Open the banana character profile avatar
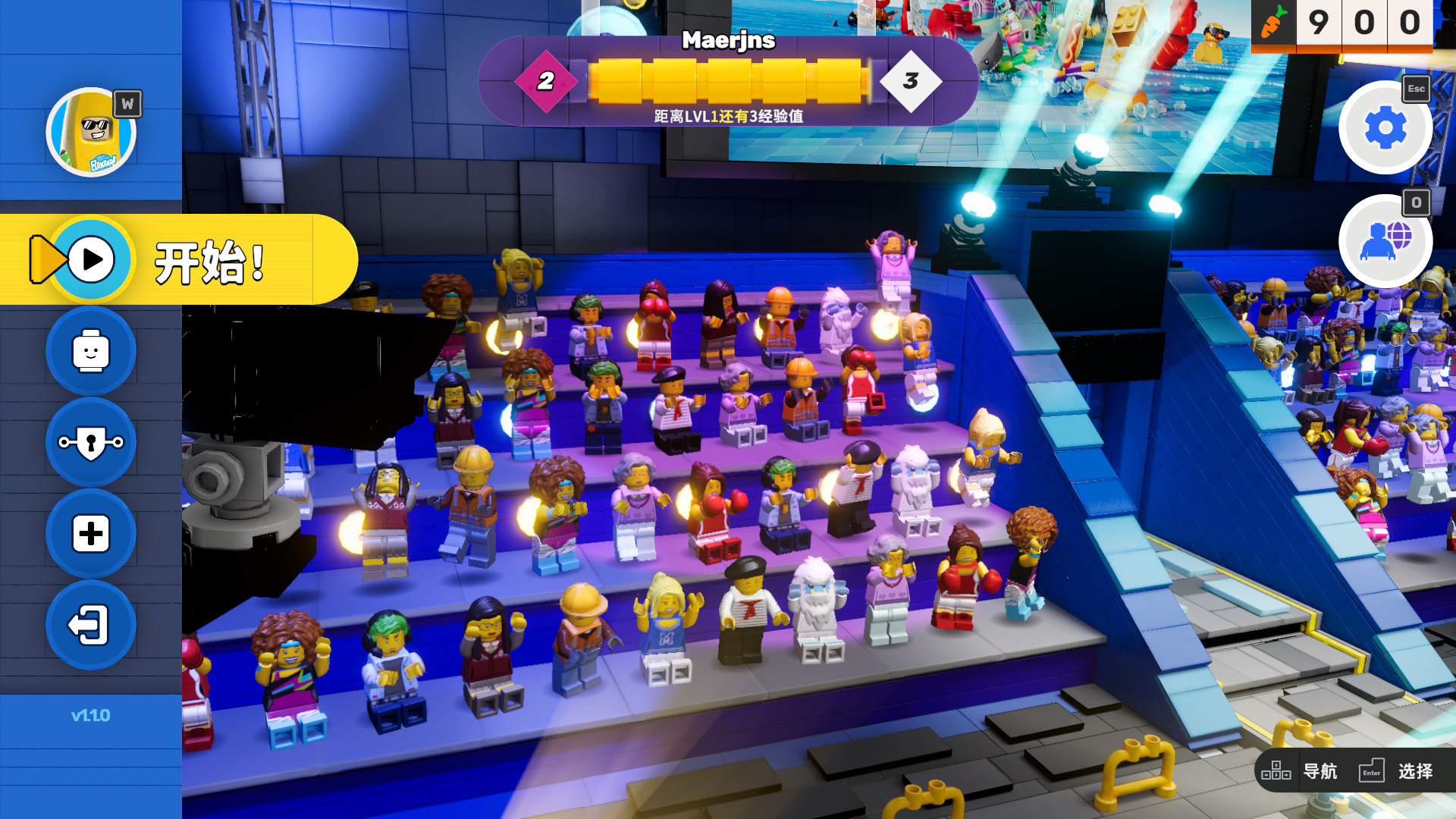This screenshot has width=1456, height=819. [x=91, y=132]
